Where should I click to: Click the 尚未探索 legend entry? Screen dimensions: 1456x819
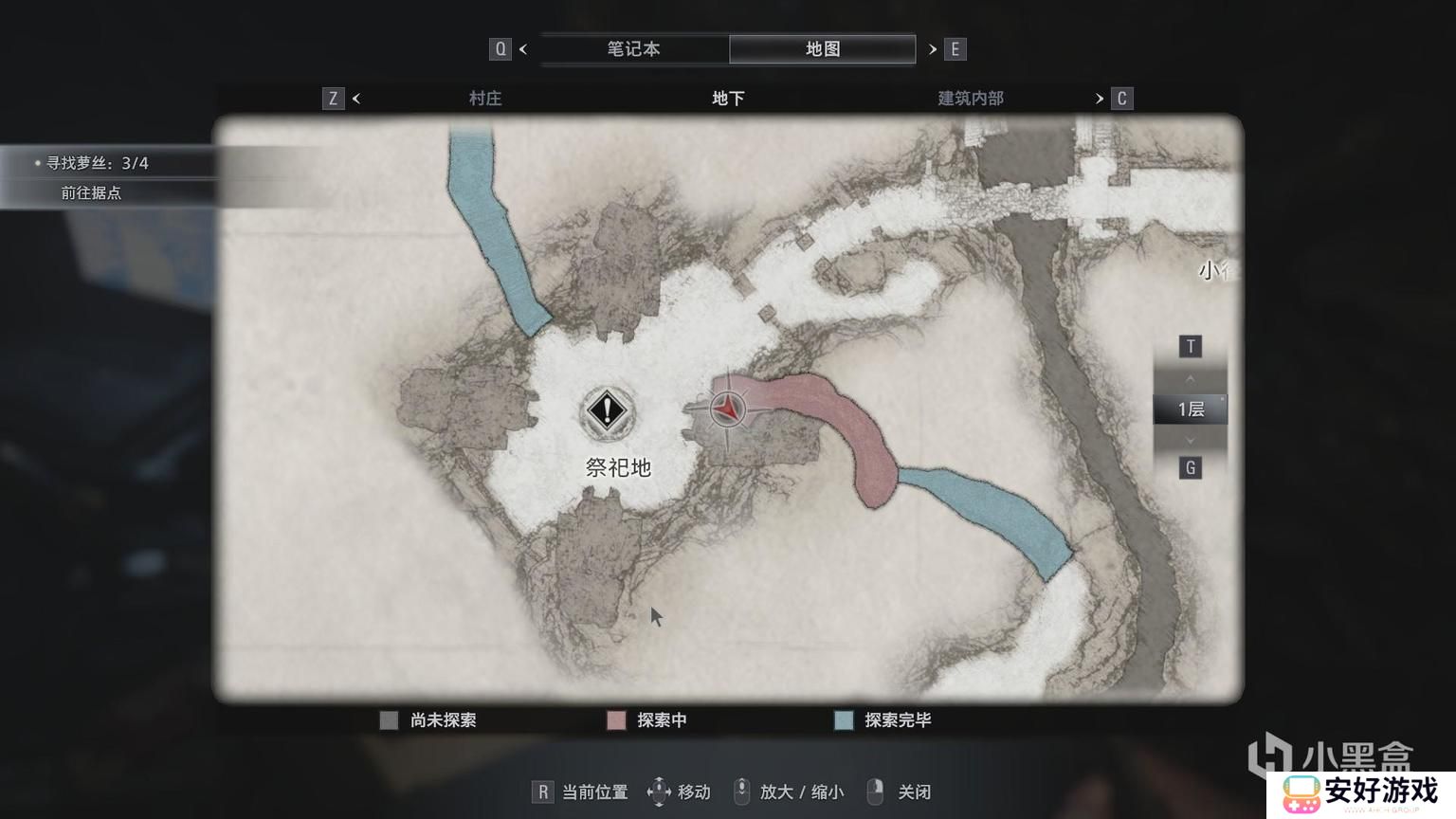coord(443,720)
